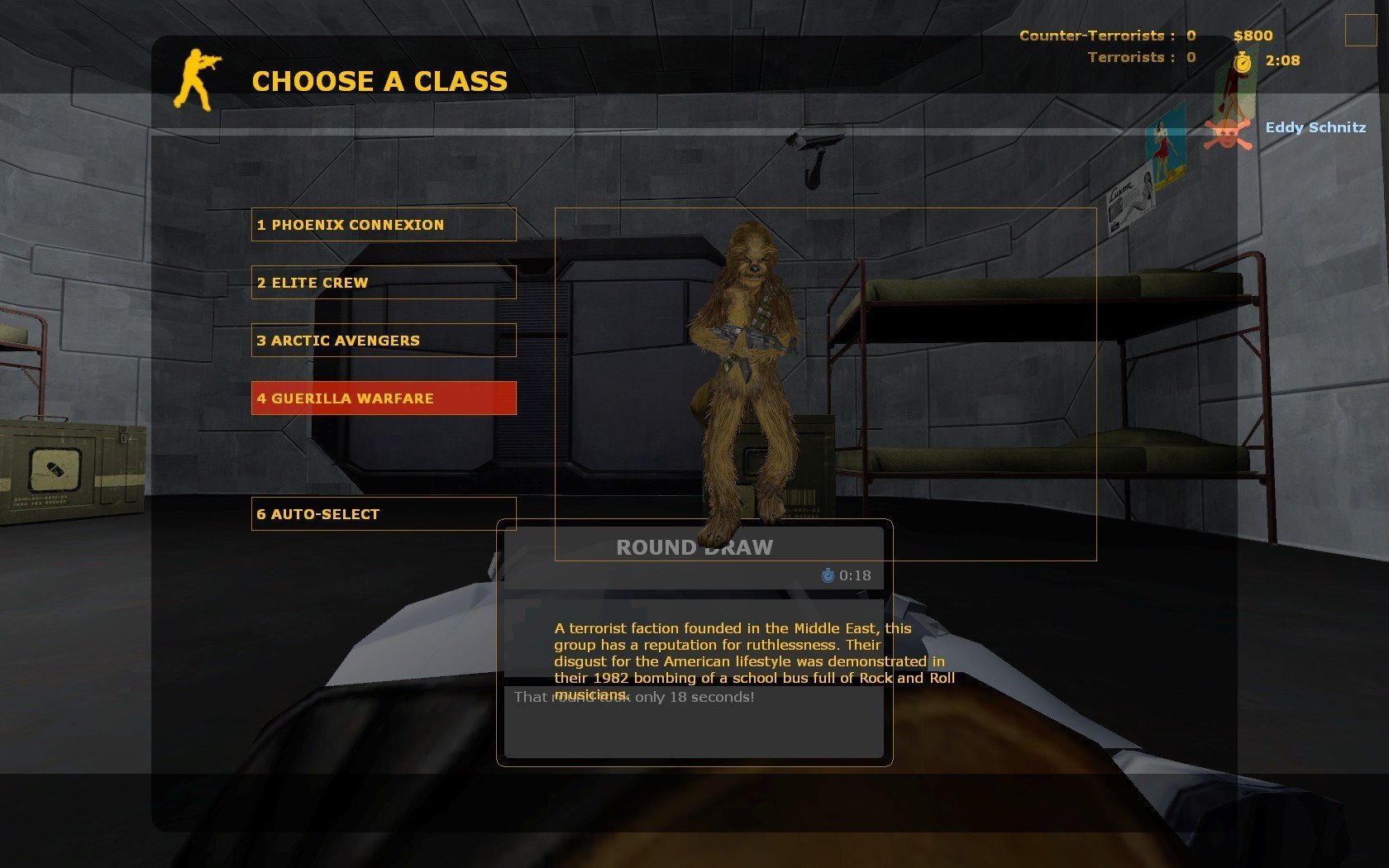Select the Elite Crew class
The height and width of the screenshot is (868, 1389).
click(x=384, y=283)
